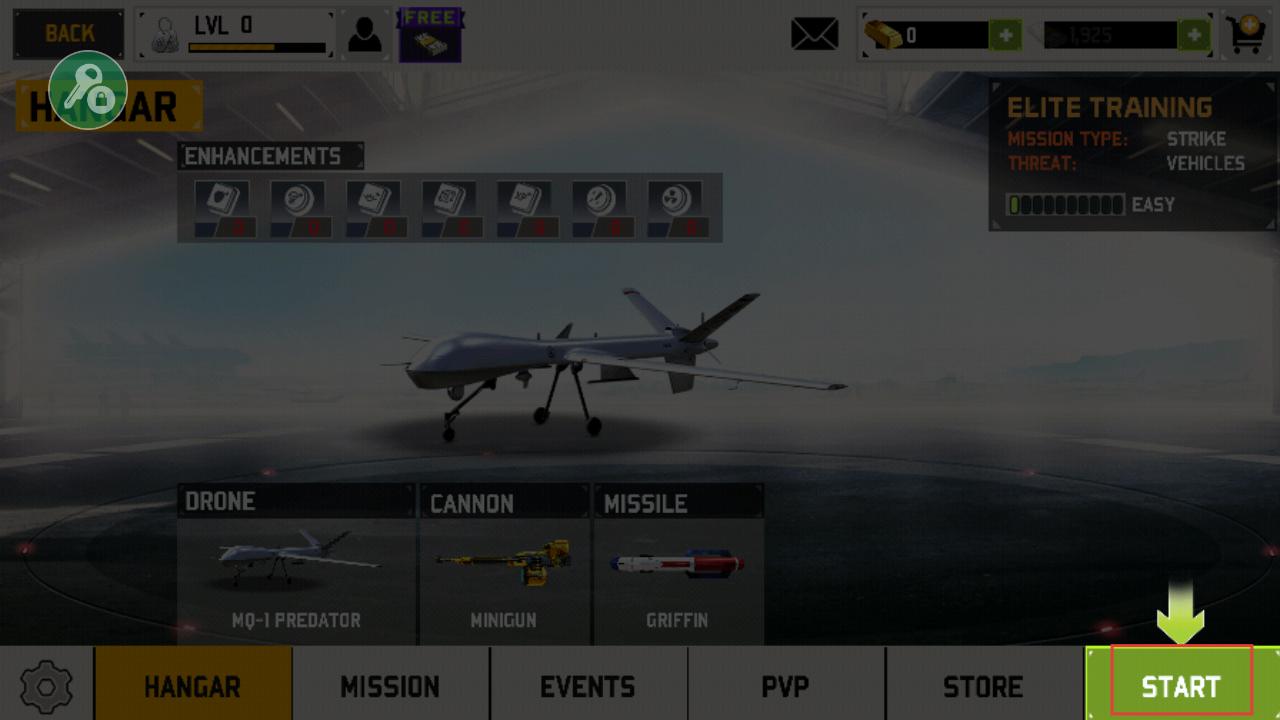
Task: Open the LVL 0 player level panel
Action: pos(236,35)
